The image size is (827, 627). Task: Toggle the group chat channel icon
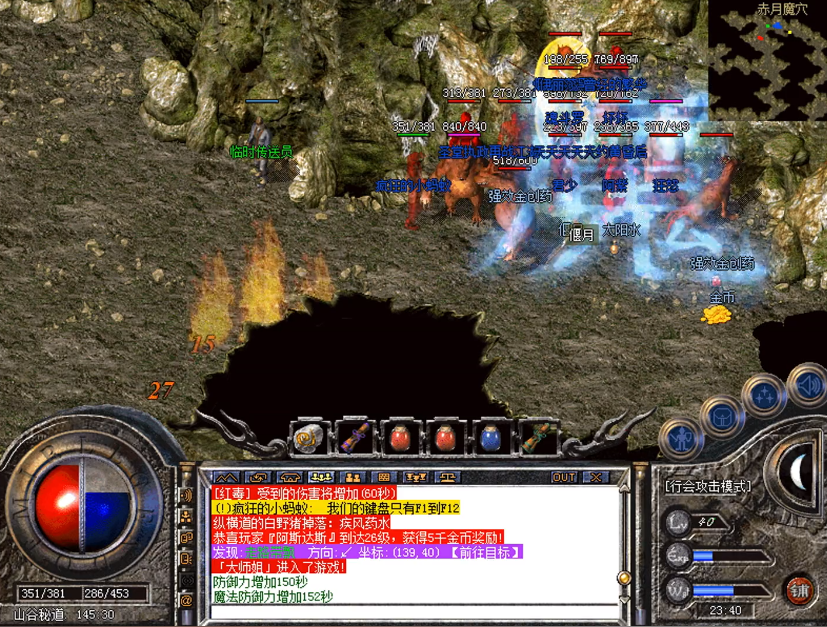tap(186, 518)
